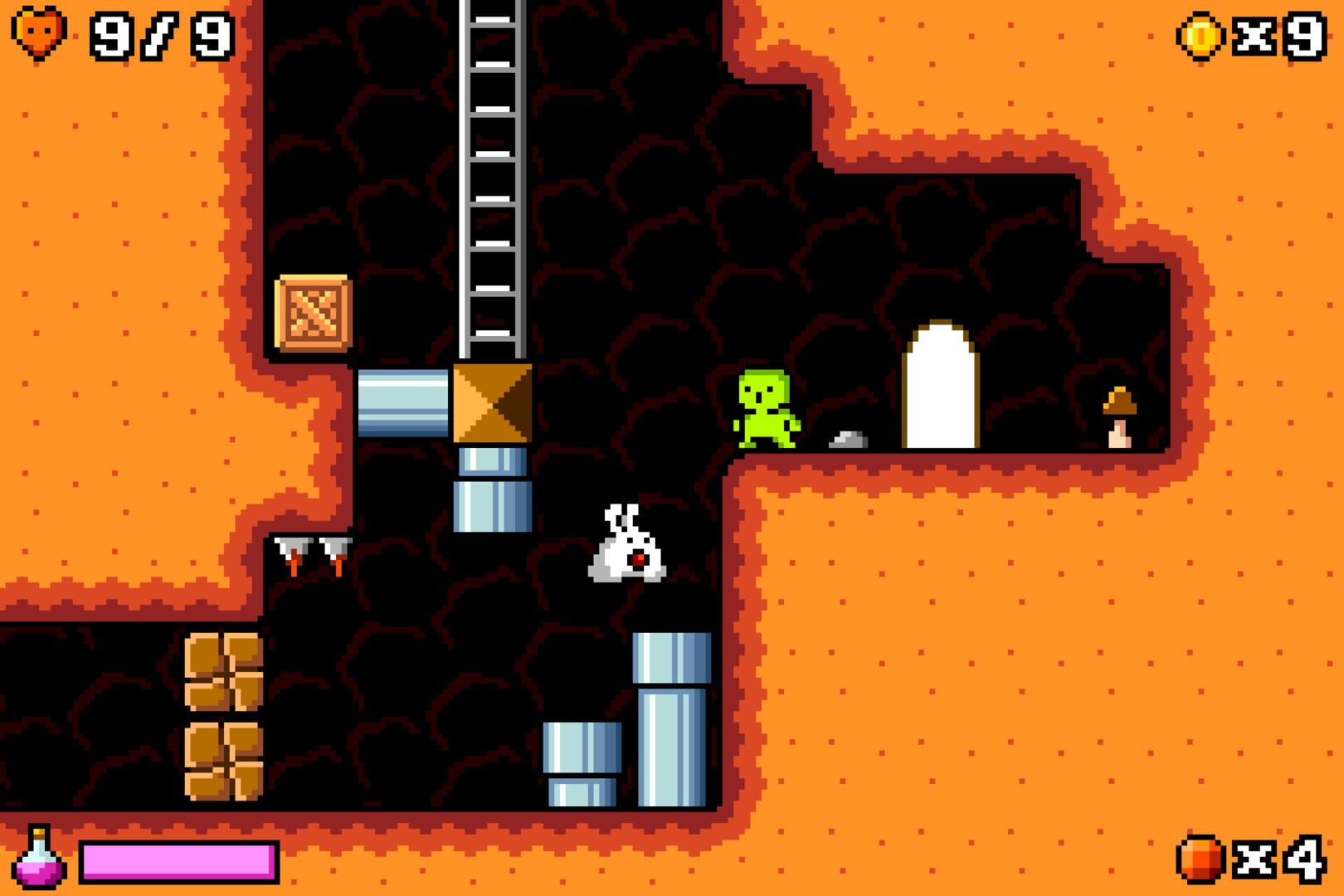Image resolution: width=1344 pixels, height=896 pixels.
Task: Select the gold coin counter icon
Action: tap(1200, 35)
